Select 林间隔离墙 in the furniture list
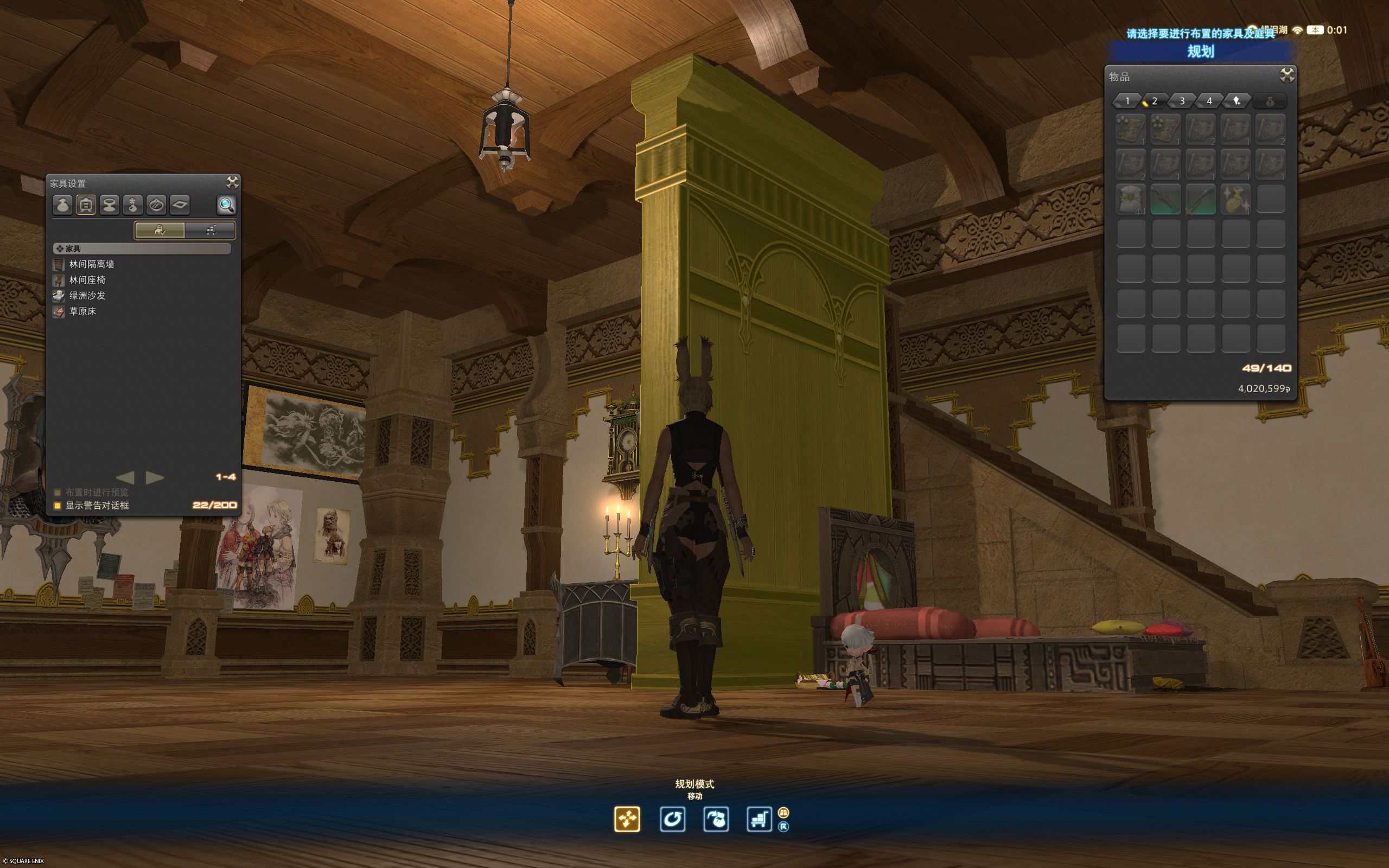This screenshot has height=868, width=1389. (92, 265)
